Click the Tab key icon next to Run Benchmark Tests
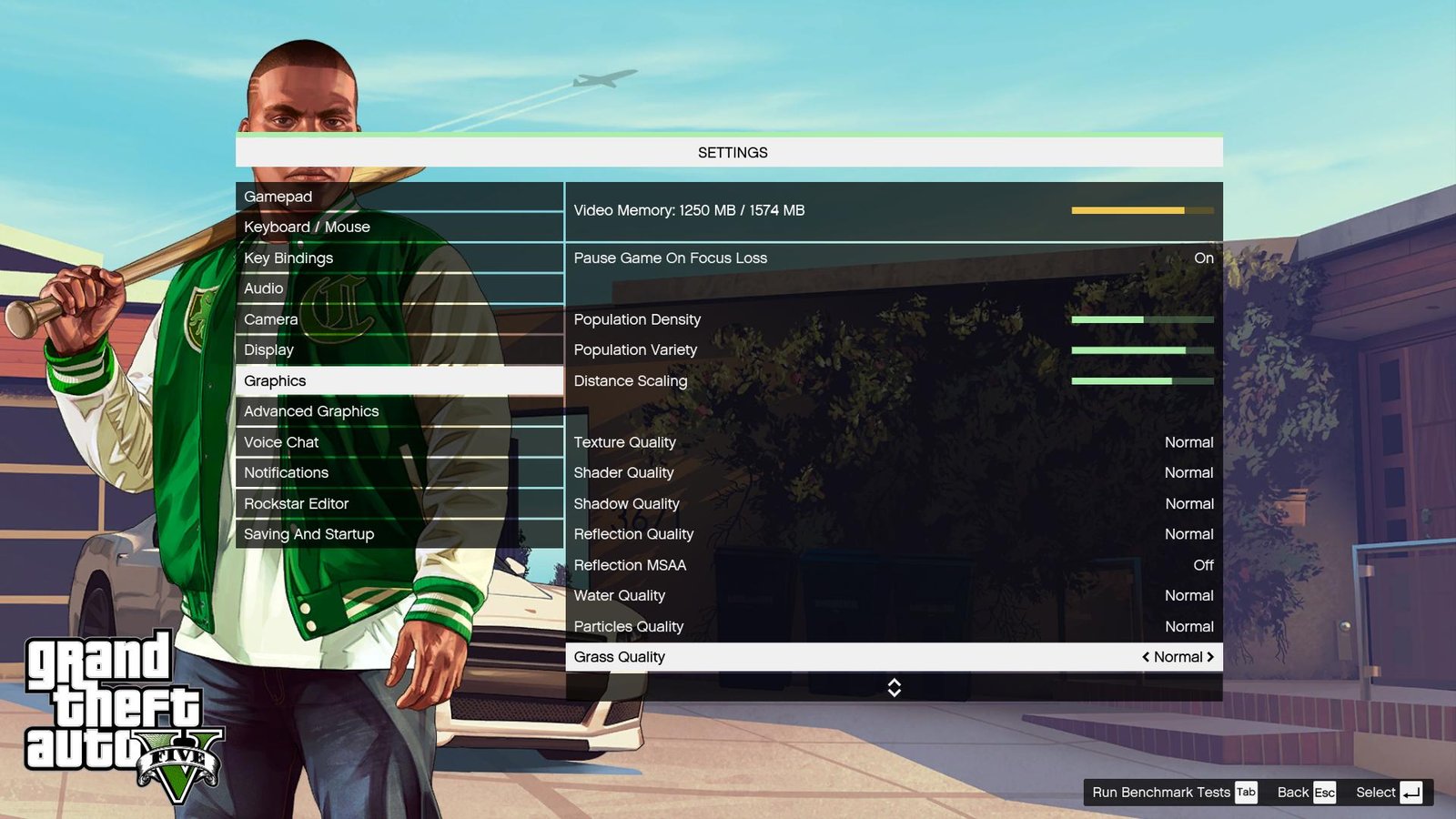Viewport: 1456px width, 819px height. 1245,793
